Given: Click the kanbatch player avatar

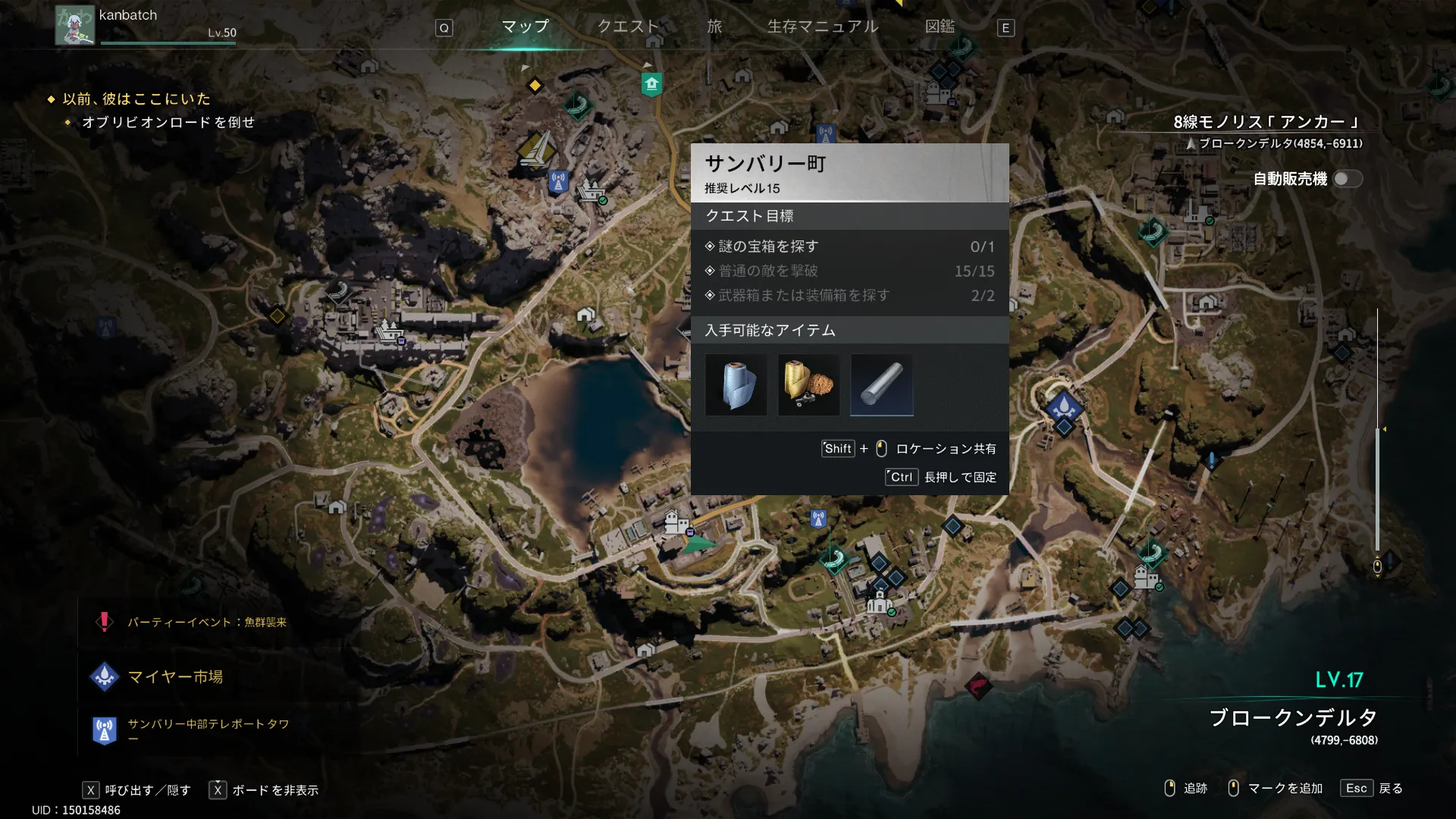Looking at the screenshot, I should pyautogui.click(x=74, y=25).
